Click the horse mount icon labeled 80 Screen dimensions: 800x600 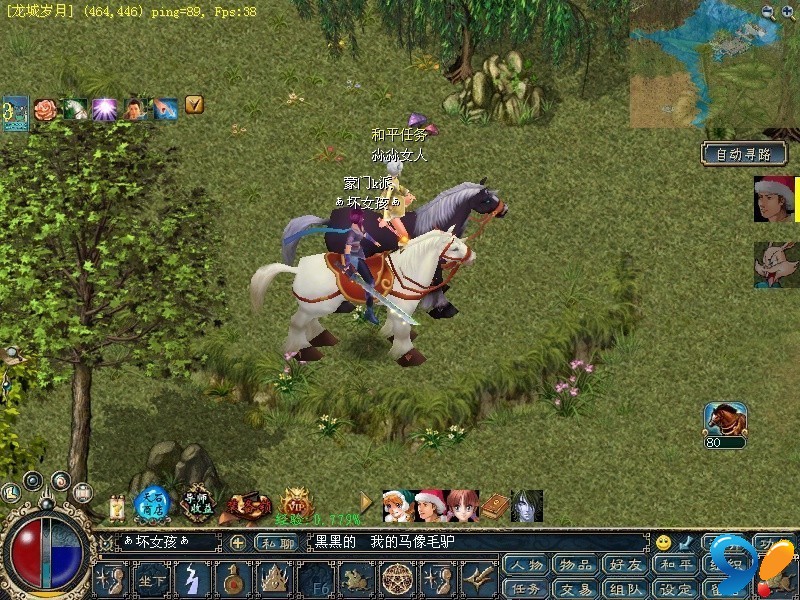click(x=725, y=421)
